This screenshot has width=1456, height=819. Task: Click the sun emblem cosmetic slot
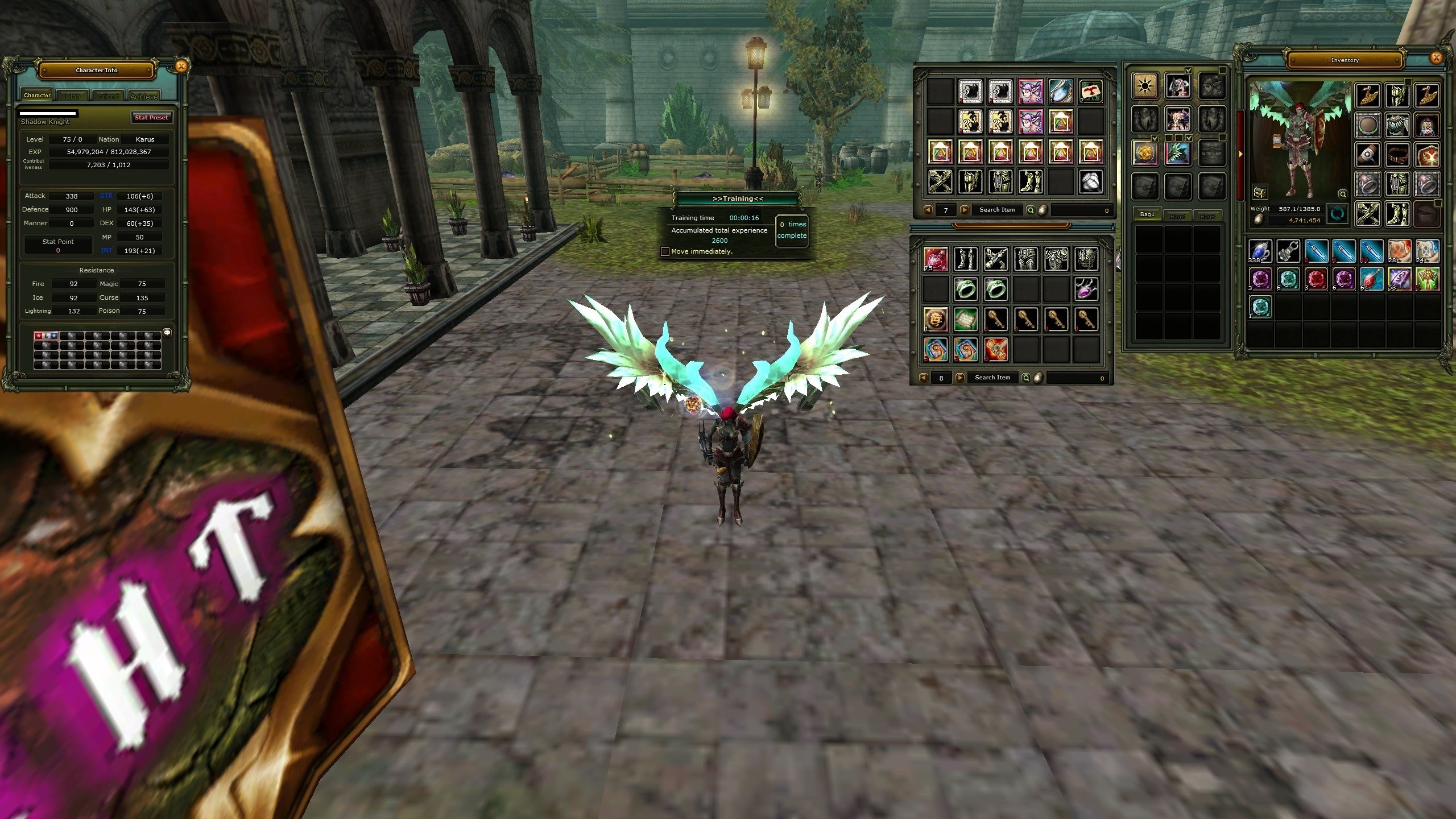point(1144,86)
